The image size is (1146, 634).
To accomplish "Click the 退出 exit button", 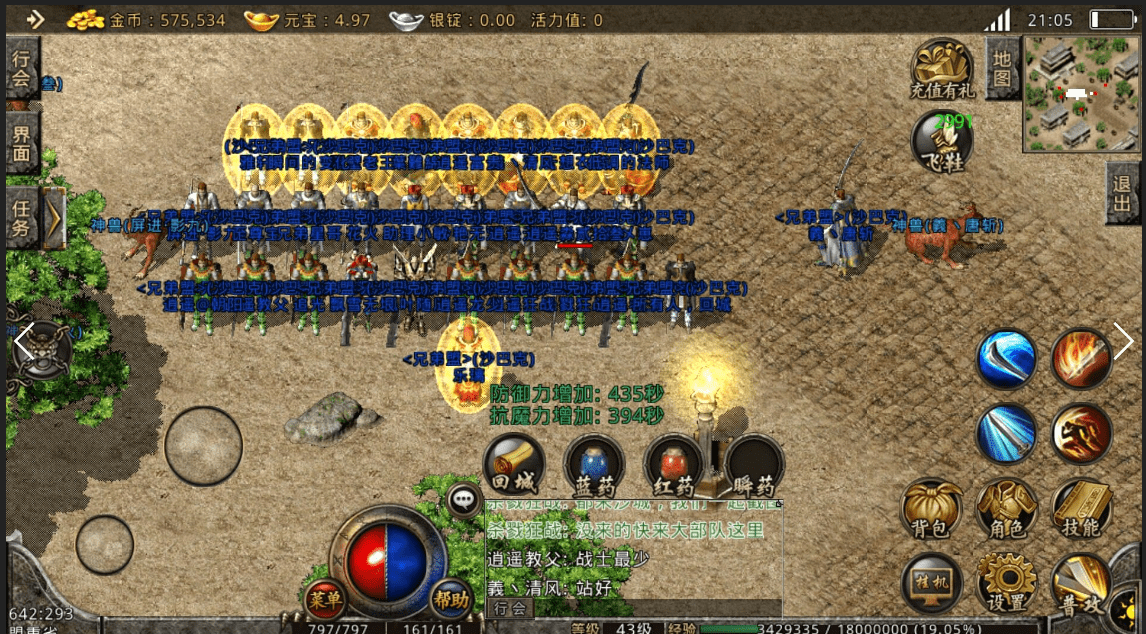I will [x=1124, y=193].
